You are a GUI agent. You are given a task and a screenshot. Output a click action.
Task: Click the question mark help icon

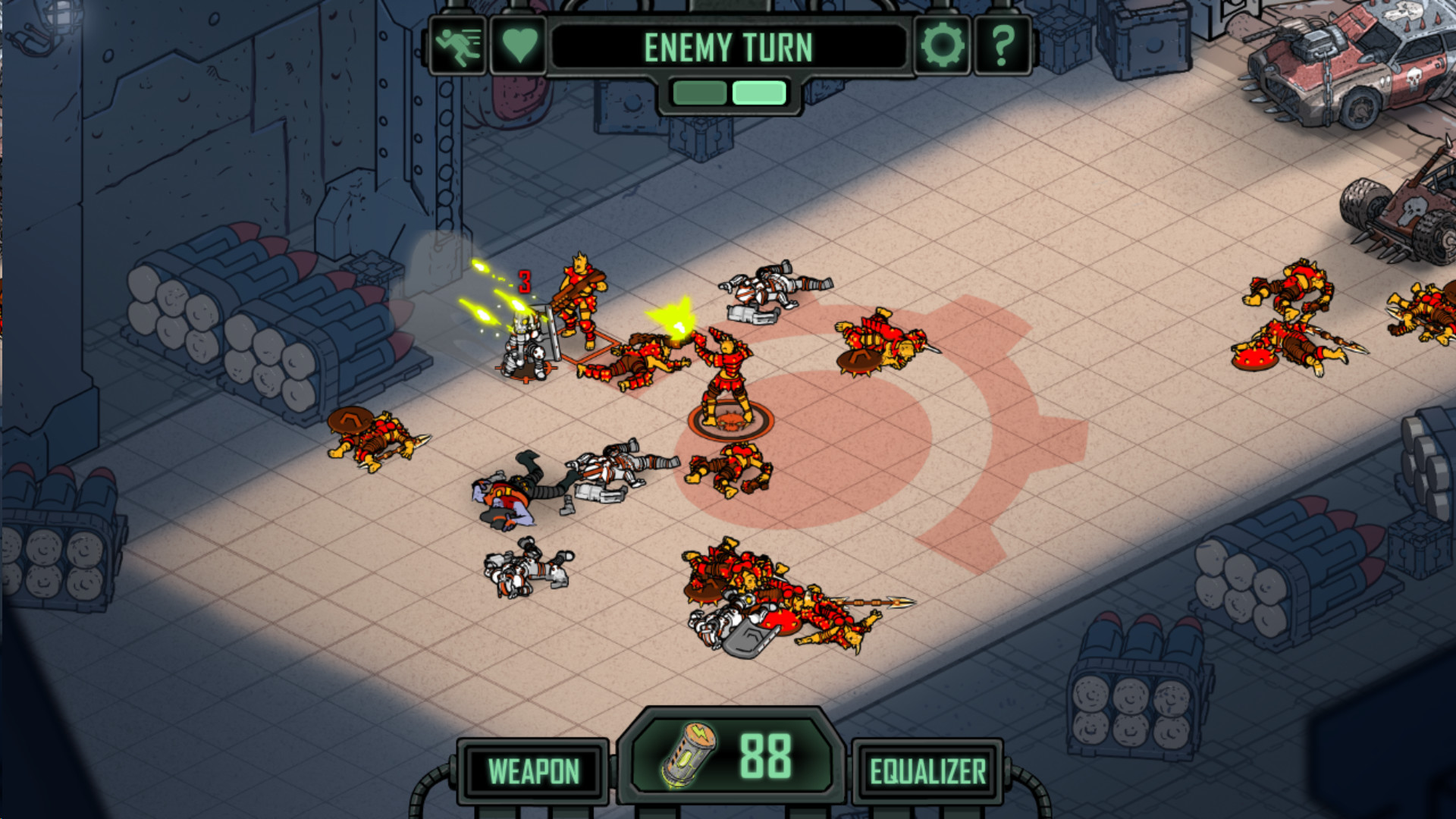coord(1001,47)
